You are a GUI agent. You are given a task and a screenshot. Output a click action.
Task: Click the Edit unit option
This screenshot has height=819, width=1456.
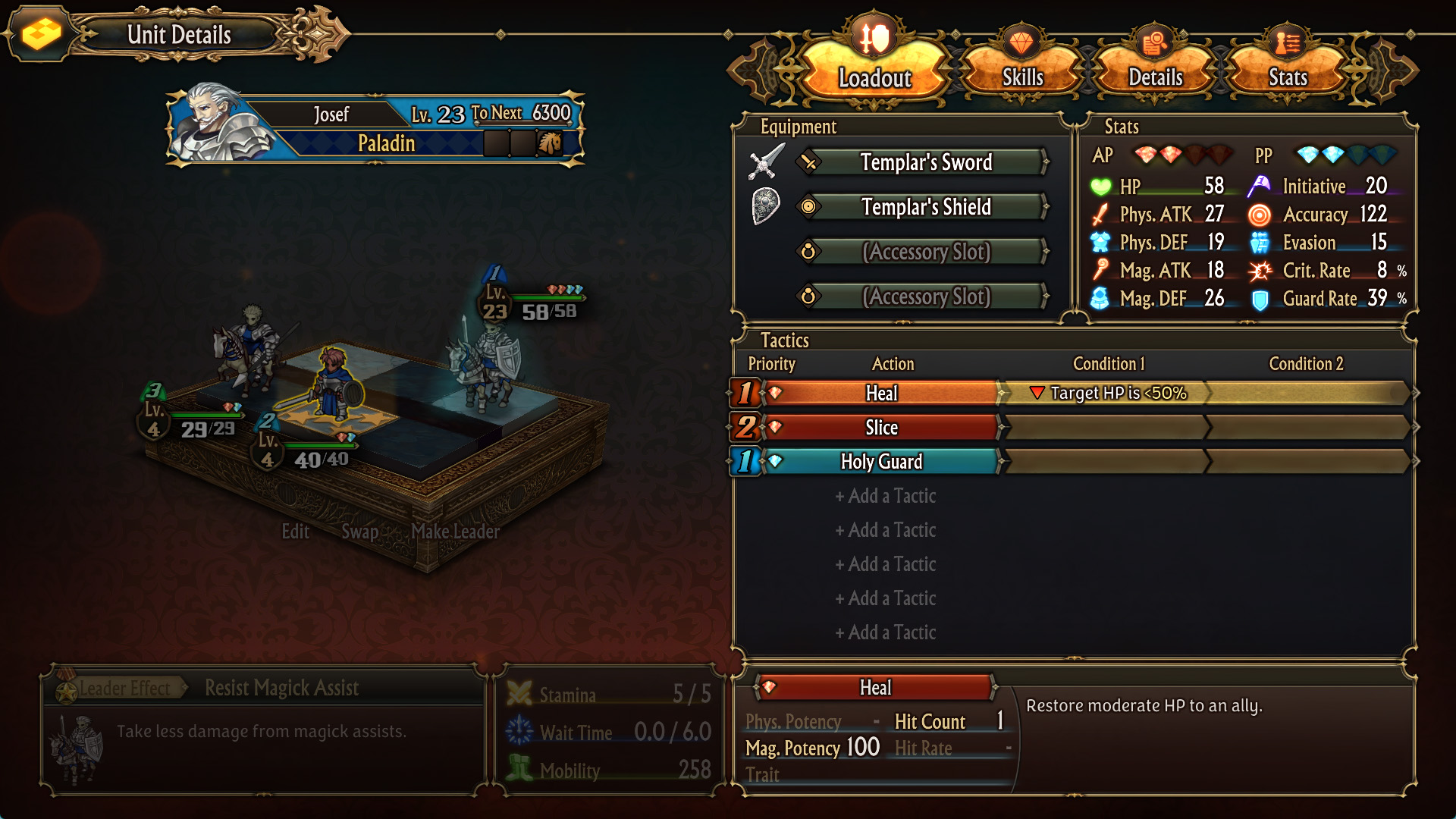(295, 532)
